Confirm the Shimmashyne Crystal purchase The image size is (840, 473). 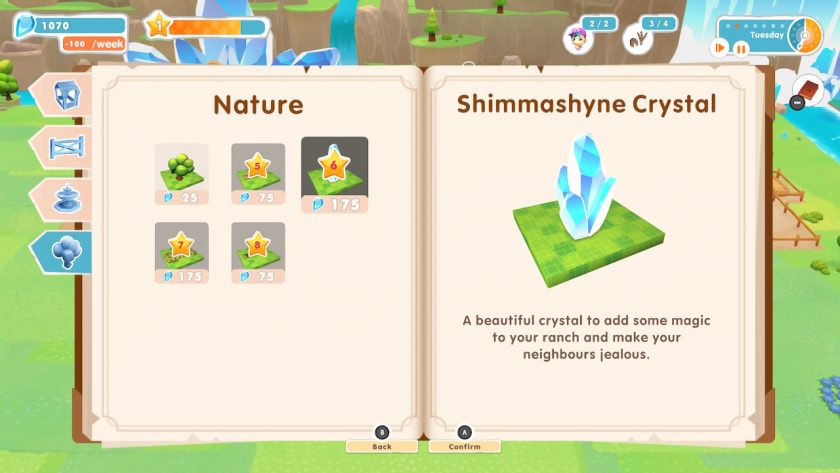tap(464, 446)
